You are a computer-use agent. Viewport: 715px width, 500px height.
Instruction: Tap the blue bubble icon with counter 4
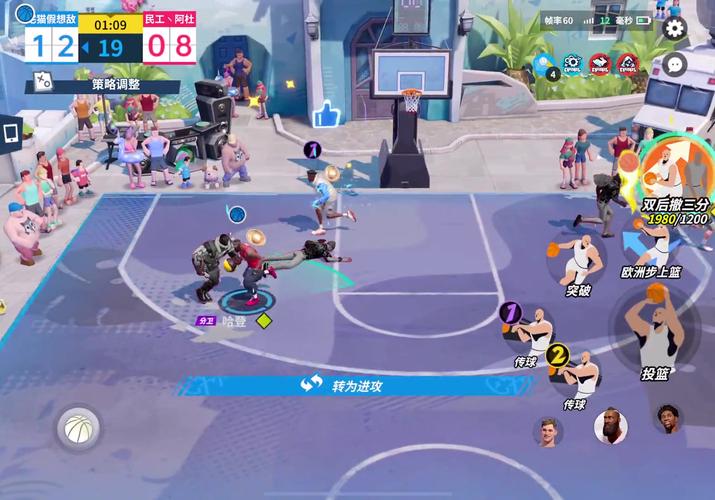[545, 67]
